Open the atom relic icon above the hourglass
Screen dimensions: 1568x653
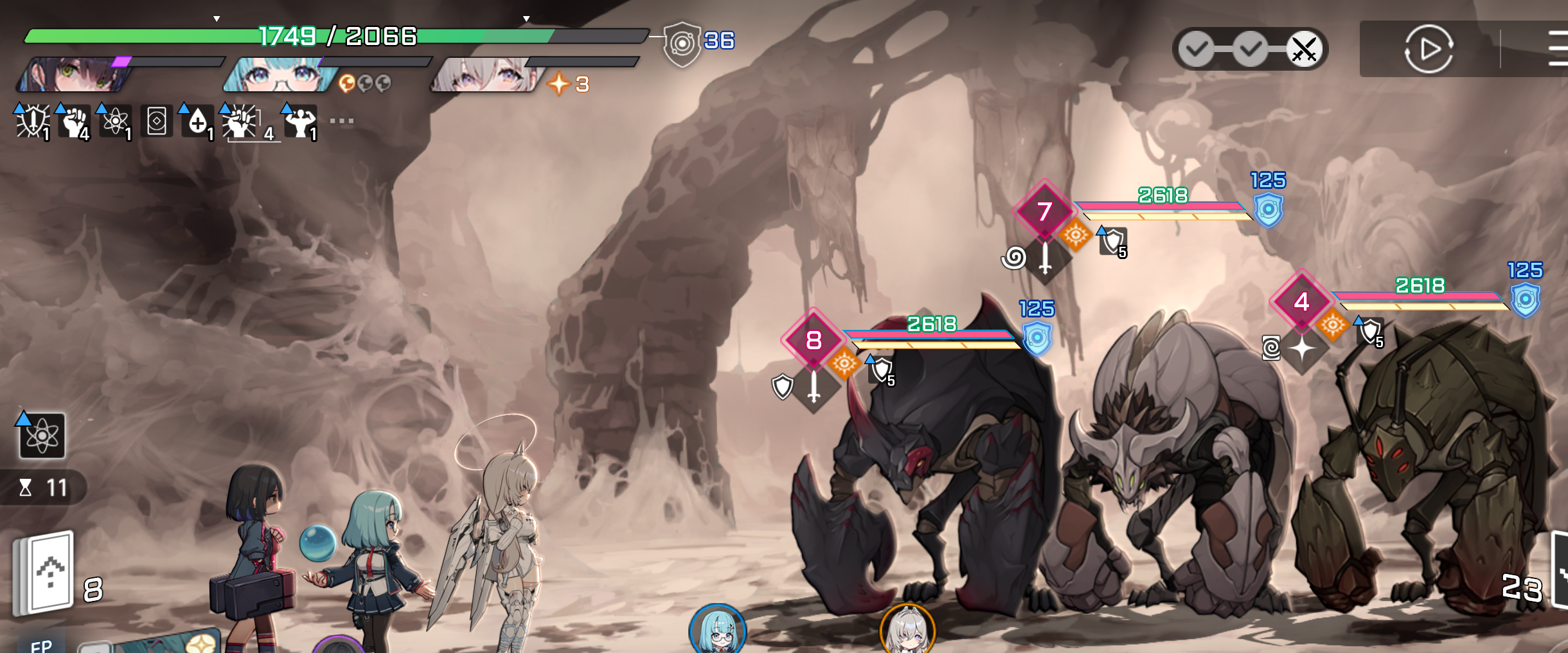pyautogui.click(x=42, y=436)
